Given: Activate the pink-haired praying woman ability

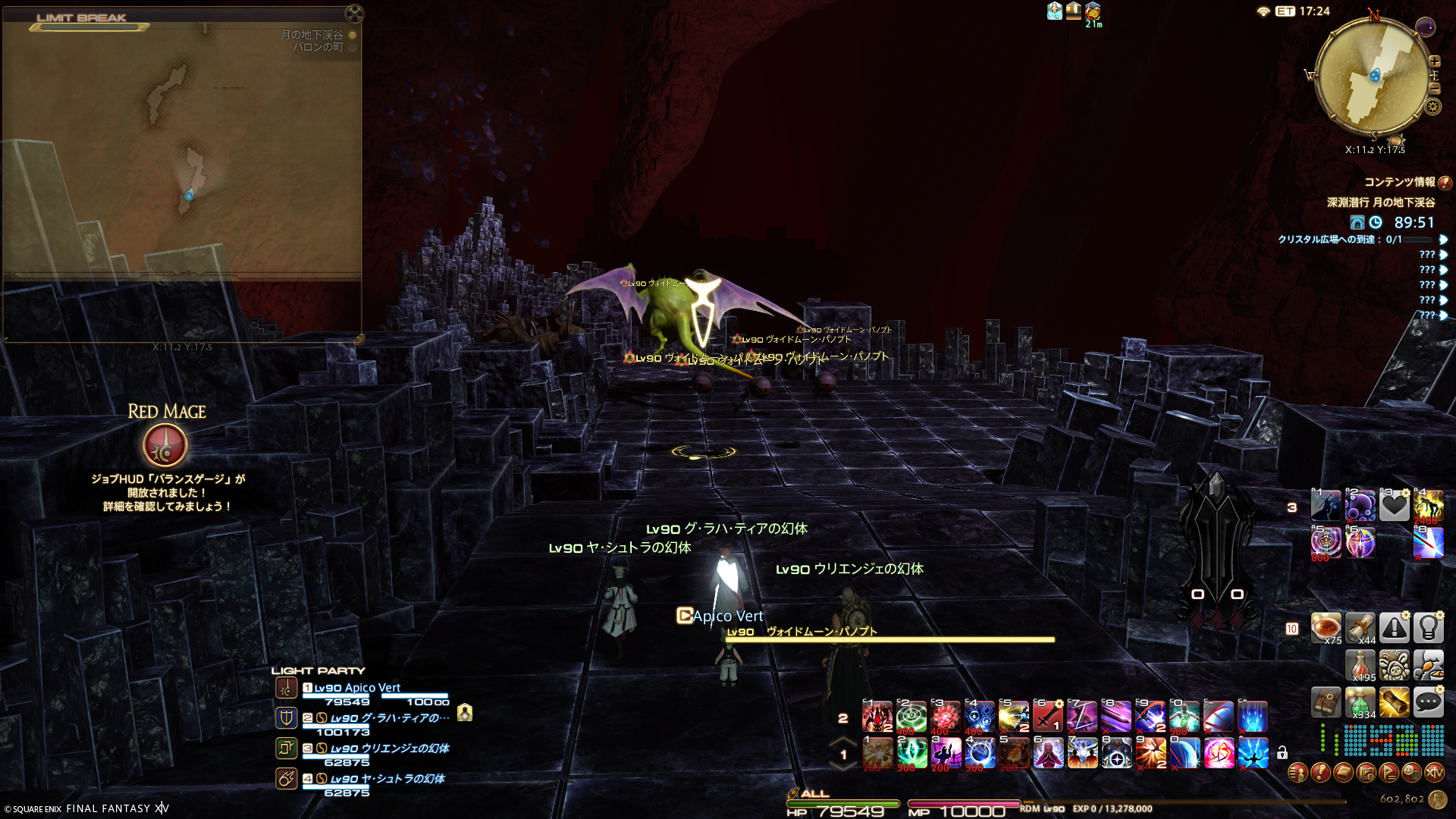Looking at the screenshot, I should [1048, 754].
